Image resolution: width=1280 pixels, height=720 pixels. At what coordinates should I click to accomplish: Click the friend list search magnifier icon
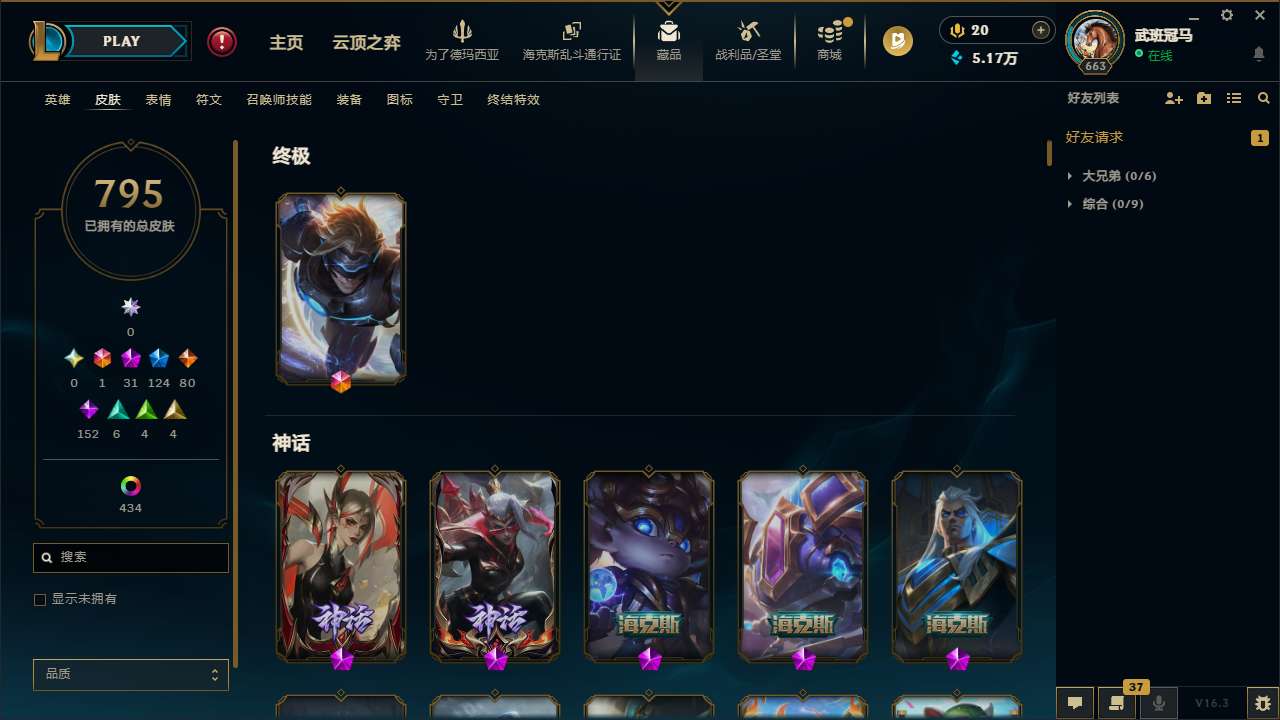[1263, 98]
